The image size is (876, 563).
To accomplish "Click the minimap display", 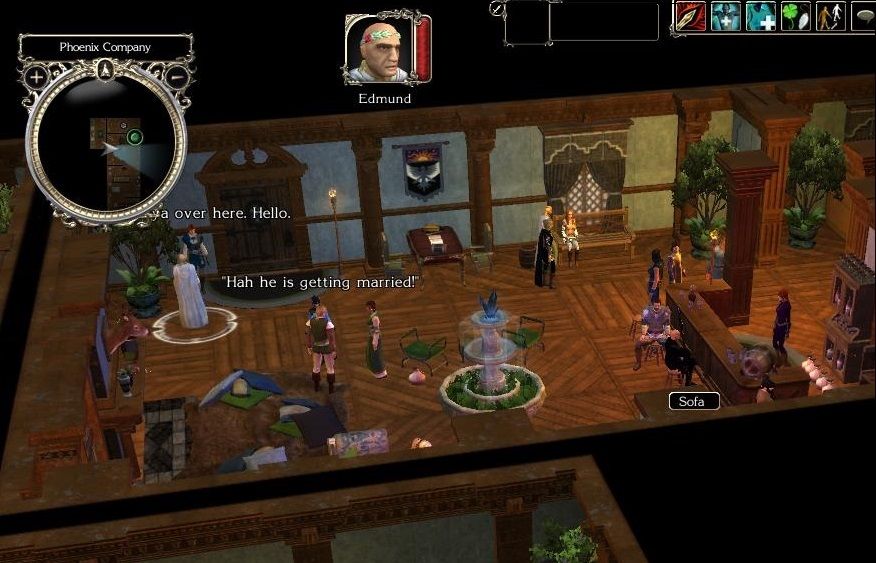I will click(106, 148).
